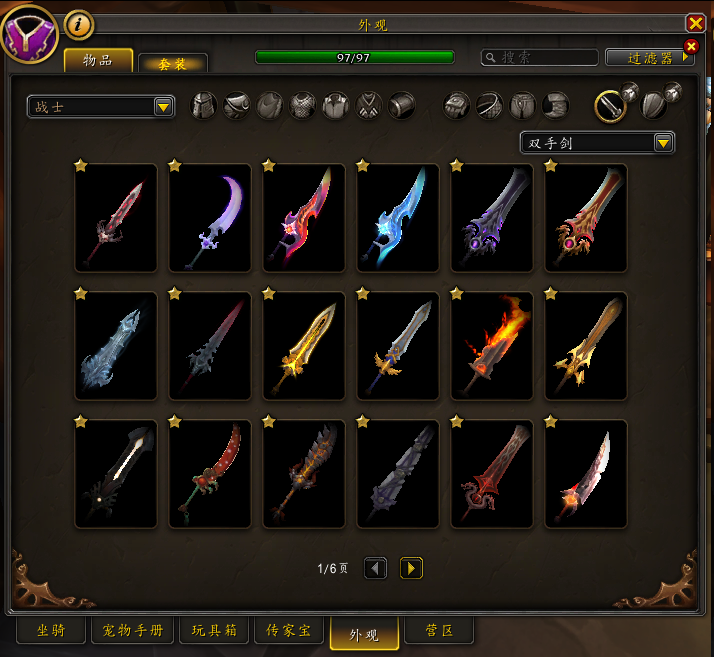Open the 过滤器 filter menu
This screenshot has height=657, width=714.
click(649, 58)
